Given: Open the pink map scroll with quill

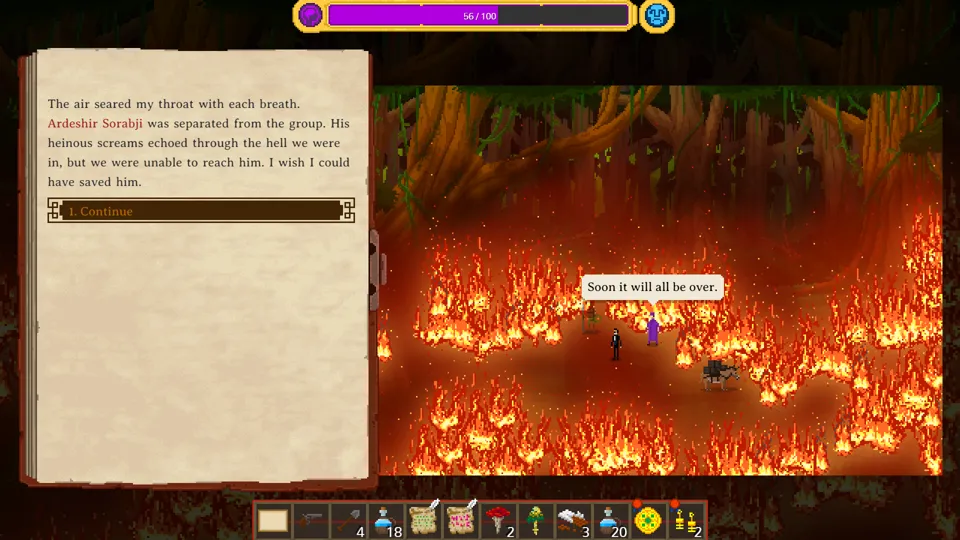Looking at the screenshot, I should (x=462, y=521).
